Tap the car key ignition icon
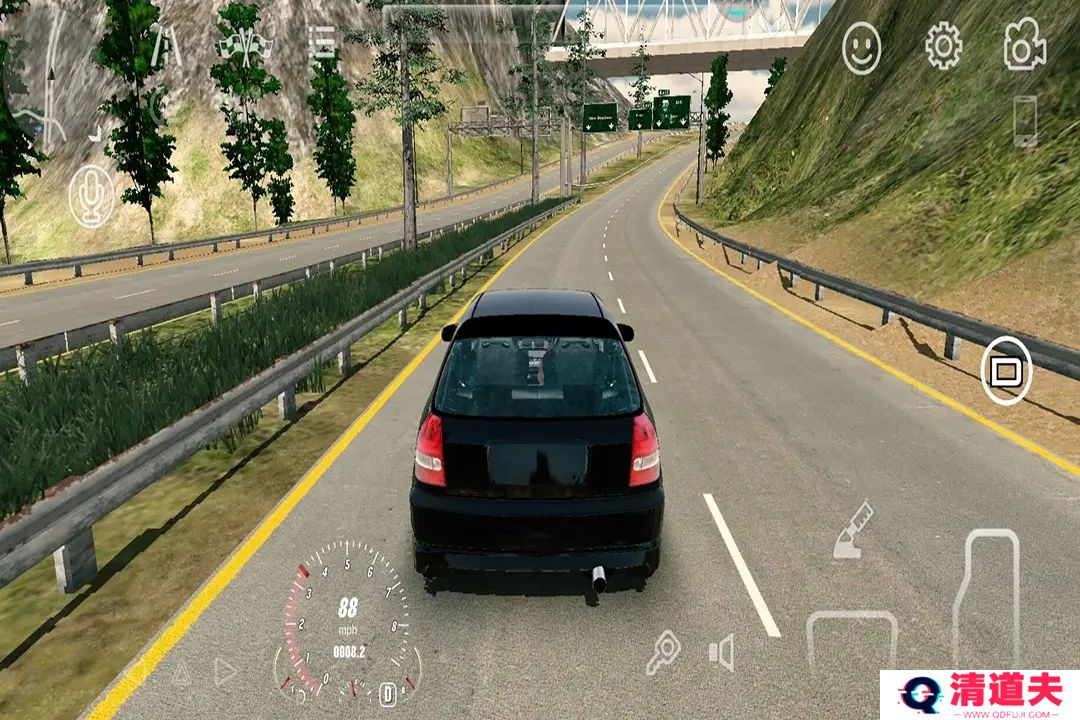The image size is (1080, 720). [x=662, y=652]
